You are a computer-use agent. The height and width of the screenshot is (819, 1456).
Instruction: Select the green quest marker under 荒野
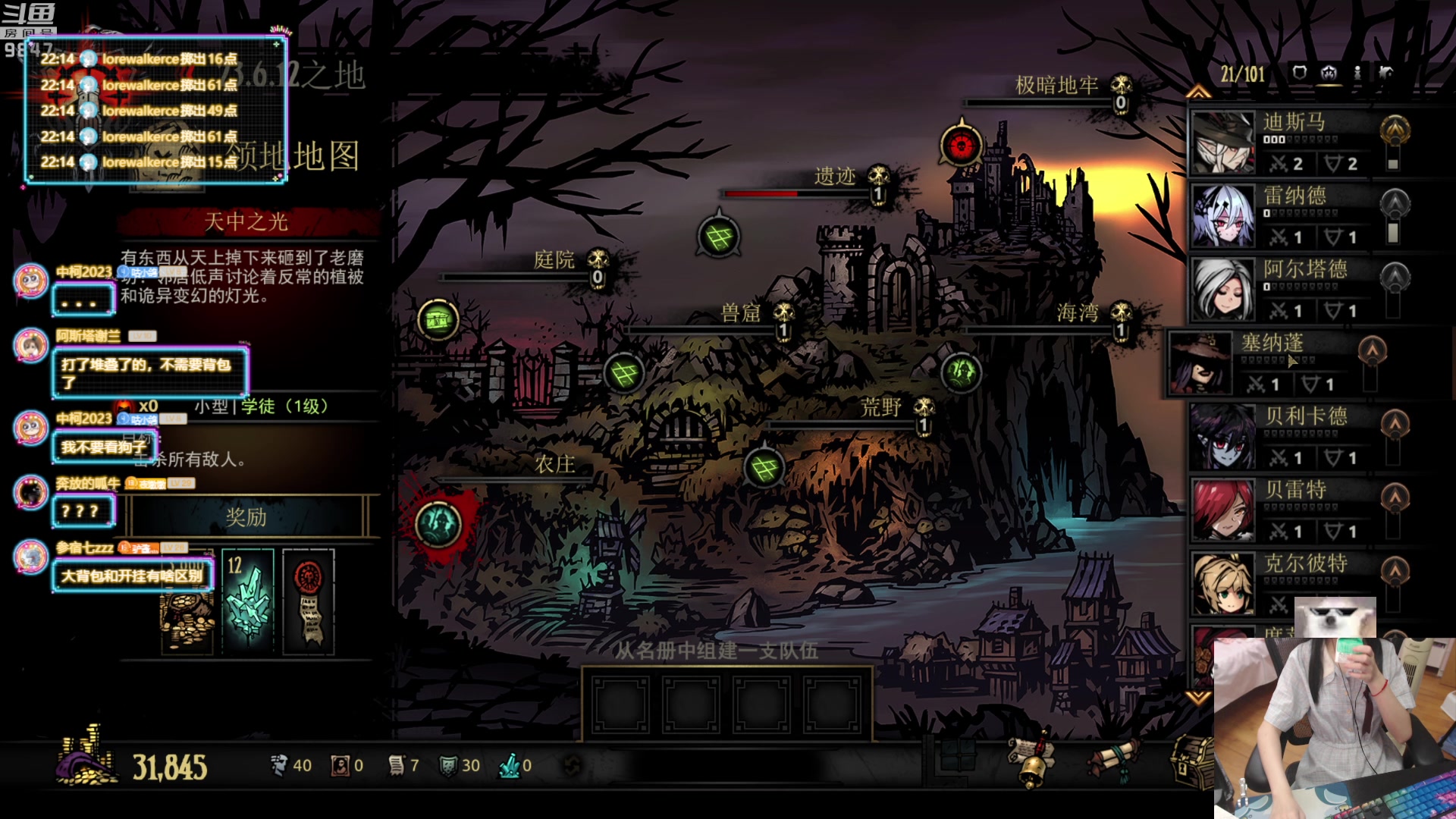pos(764,468)
